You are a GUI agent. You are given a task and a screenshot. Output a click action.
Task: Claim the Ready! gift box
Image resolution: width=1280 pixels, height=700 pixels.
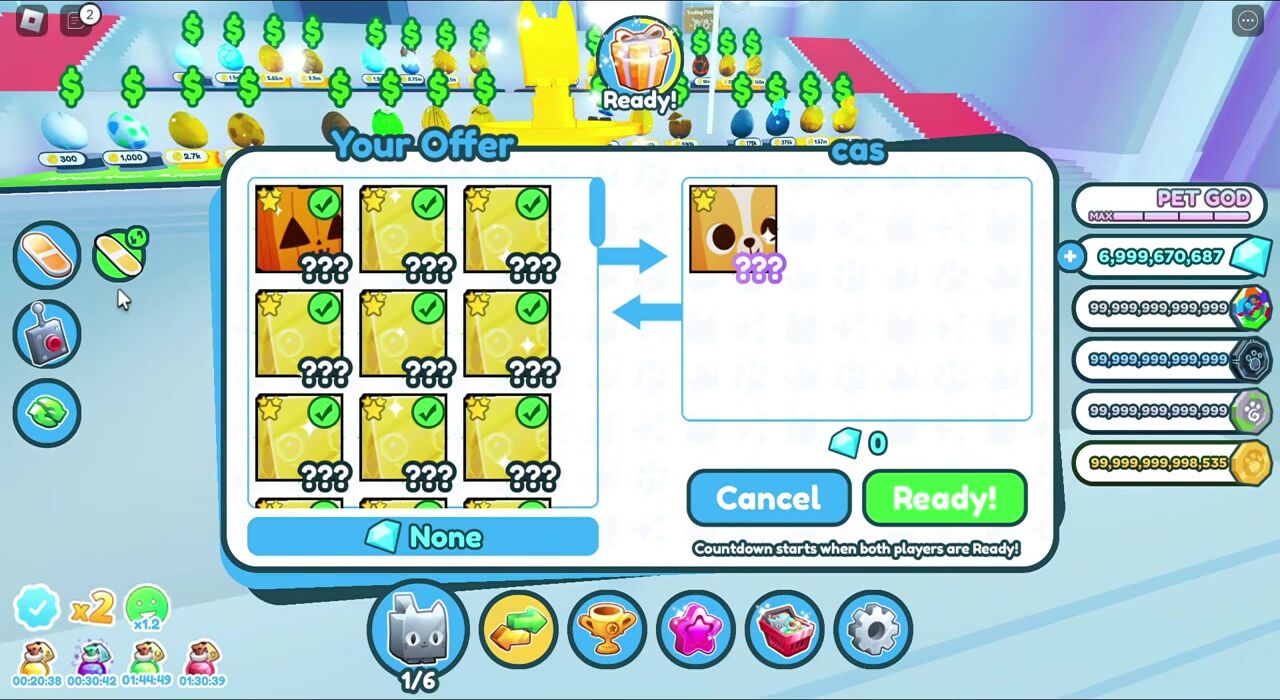(639, 62)
